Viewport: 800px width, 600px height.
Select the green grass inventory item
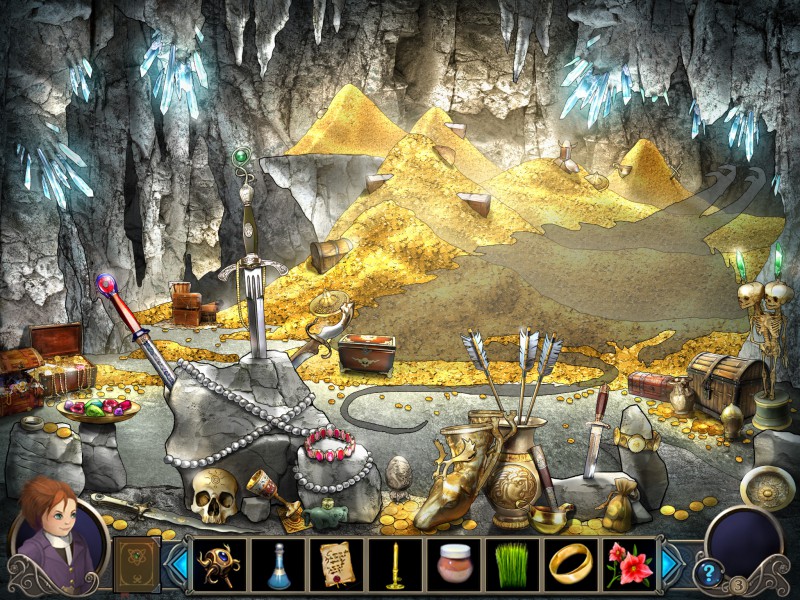pyautogui.click(x=511, y=565)
